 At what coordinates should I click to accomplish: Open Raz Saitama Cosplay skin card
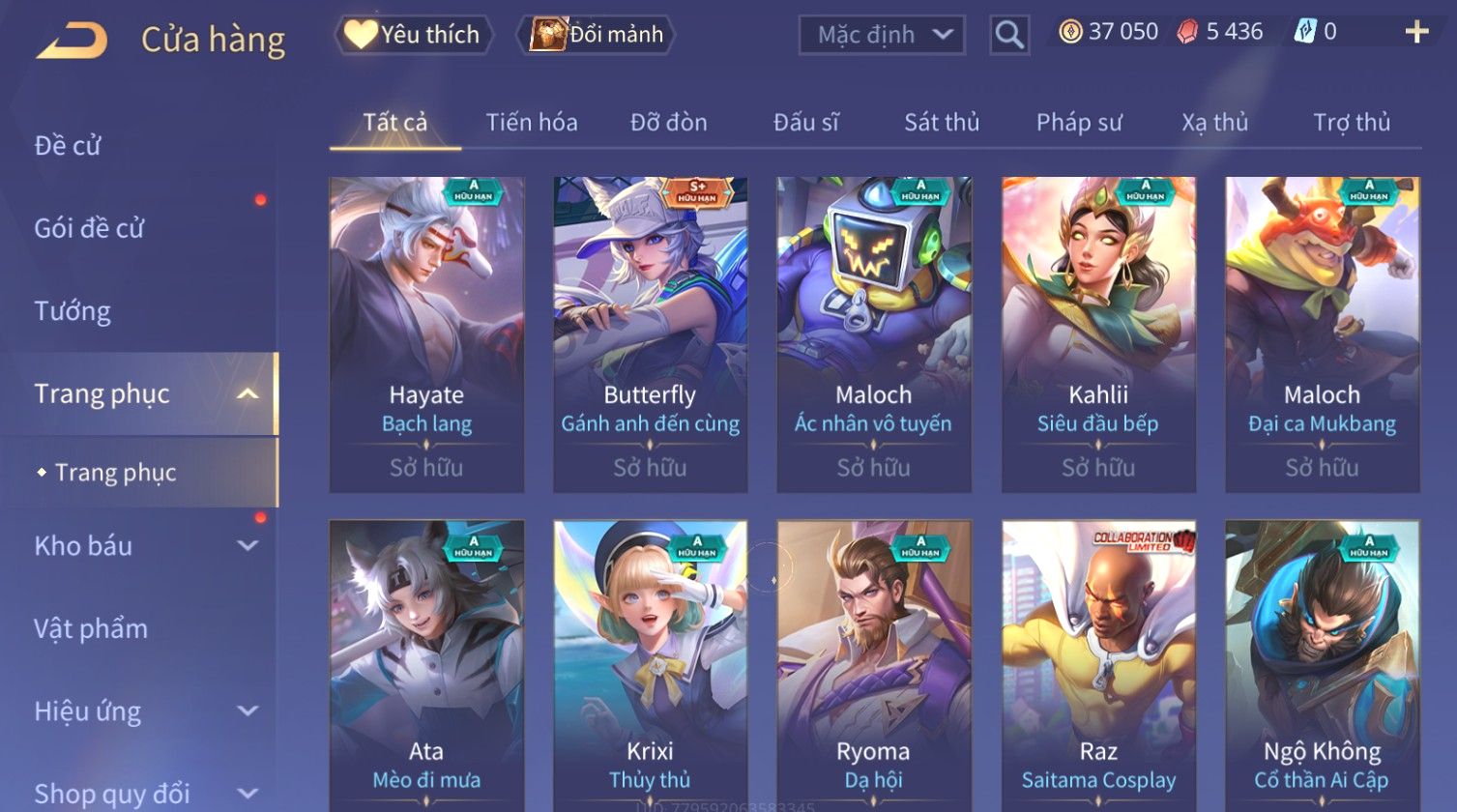pyautogui.click(x=1098, y=667)
